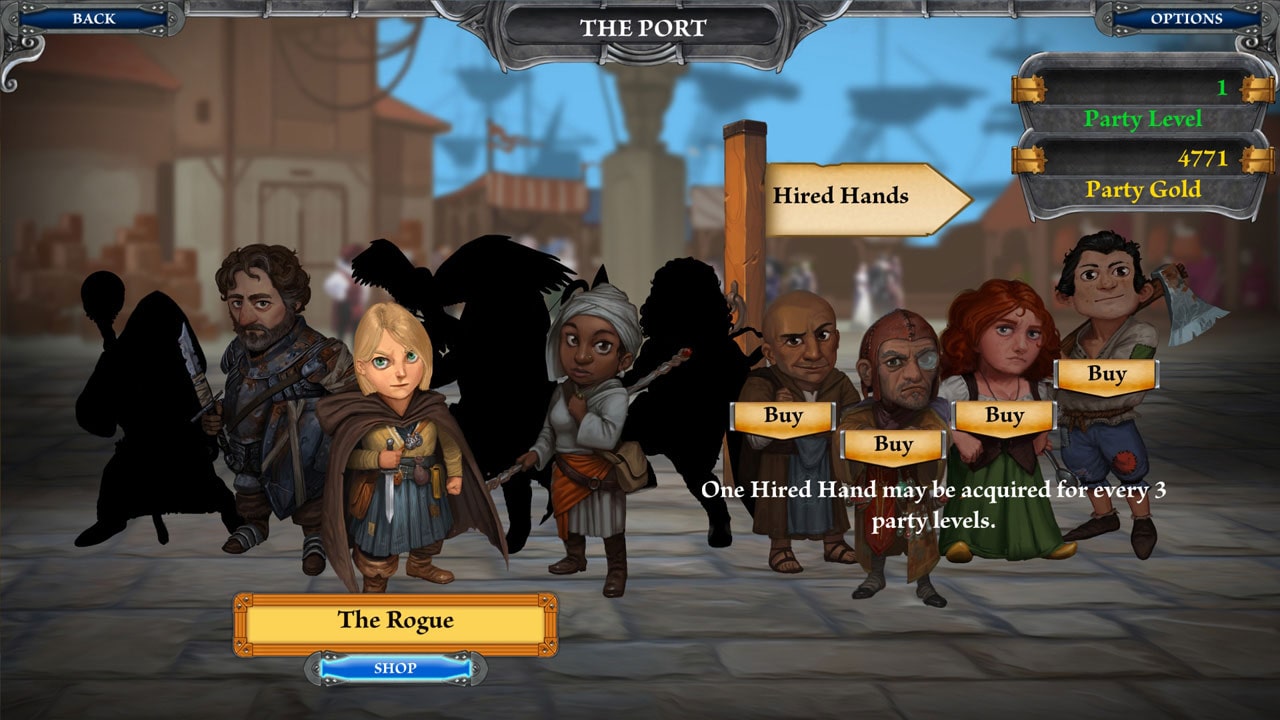The image size is (1280, 720).
Task: Buy the bald monk recruit
Action: tap(785, 415)
